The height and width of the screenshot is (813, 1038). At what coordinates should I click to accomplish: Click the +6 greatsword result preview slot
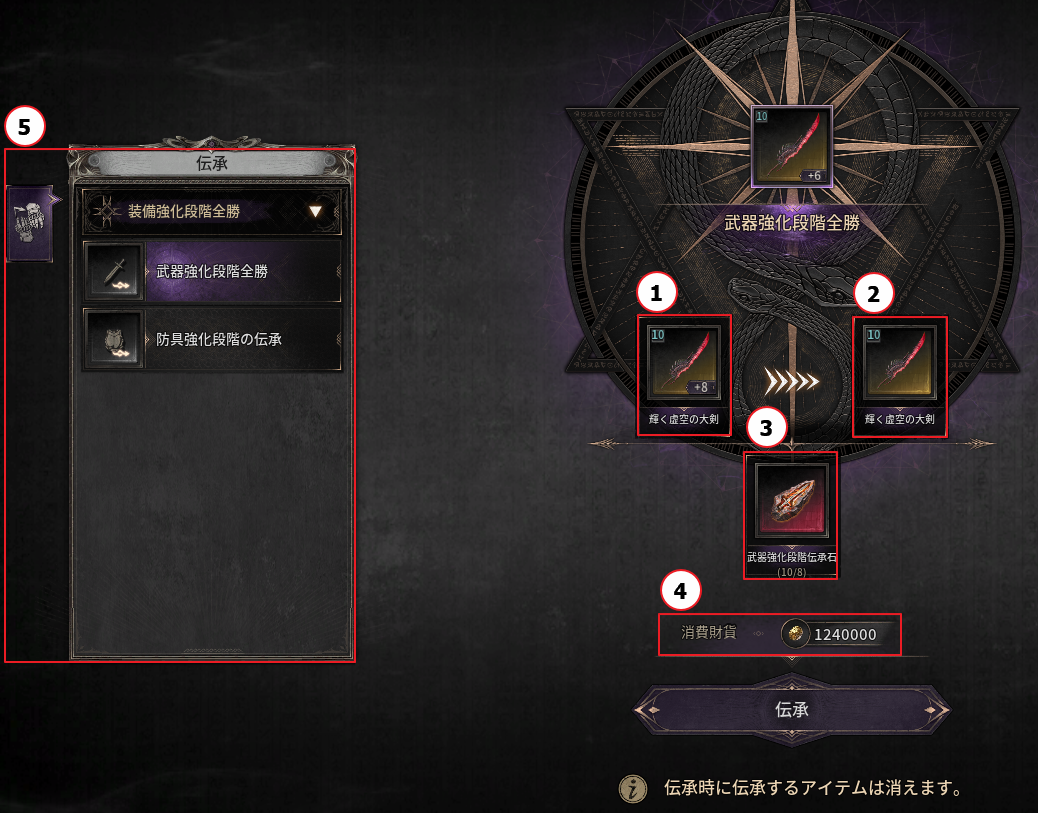(792, 147)
